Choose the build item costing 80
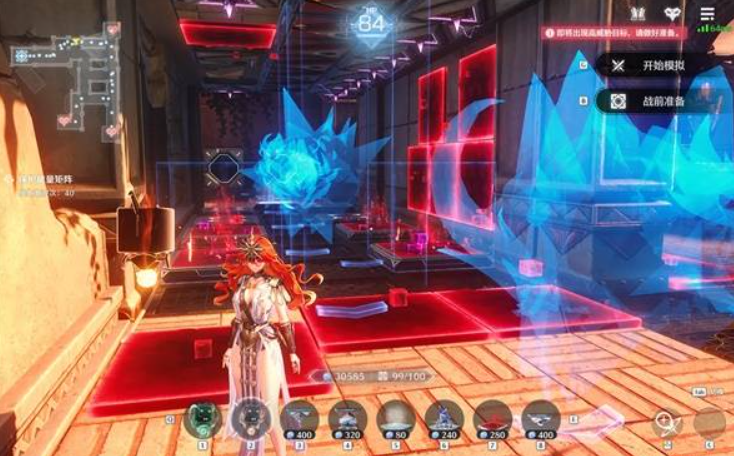Screen dimensions: 734x456 tap(395, 418)
